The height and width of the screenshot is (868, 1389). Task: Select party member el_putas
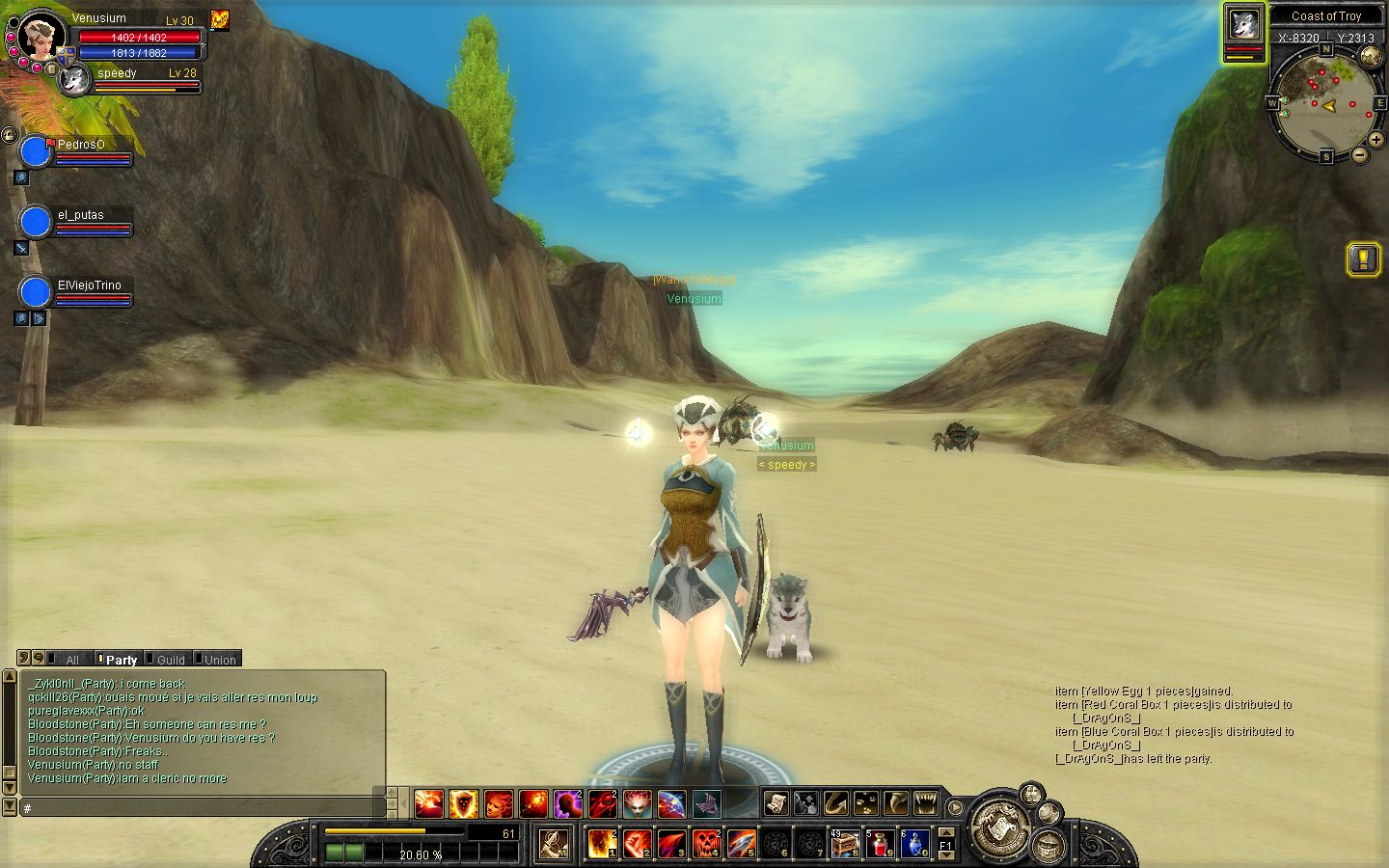tap(36, 222)
